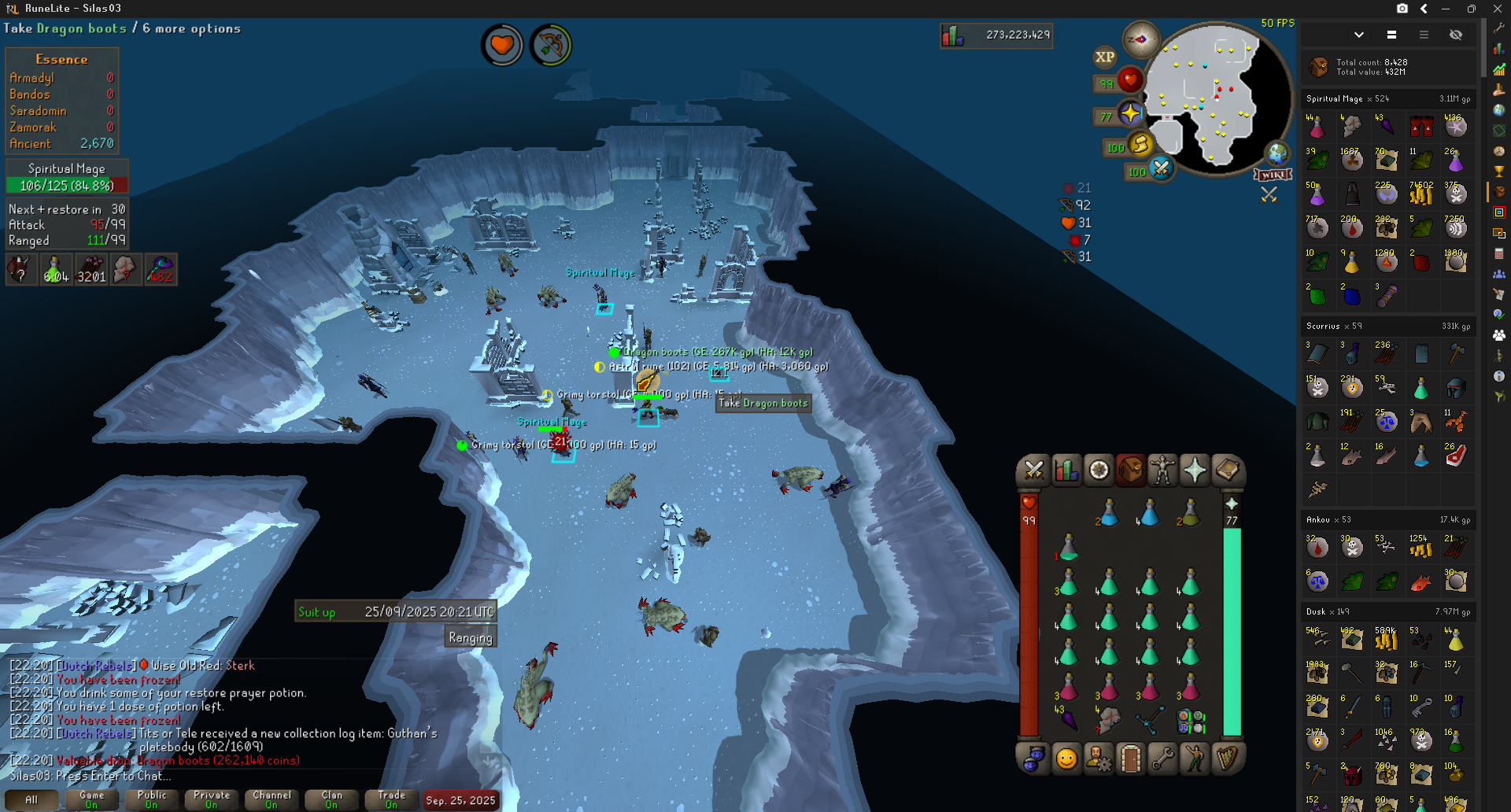
Task: Switch to the Skills tab
Action: [x=1066, y=471]
